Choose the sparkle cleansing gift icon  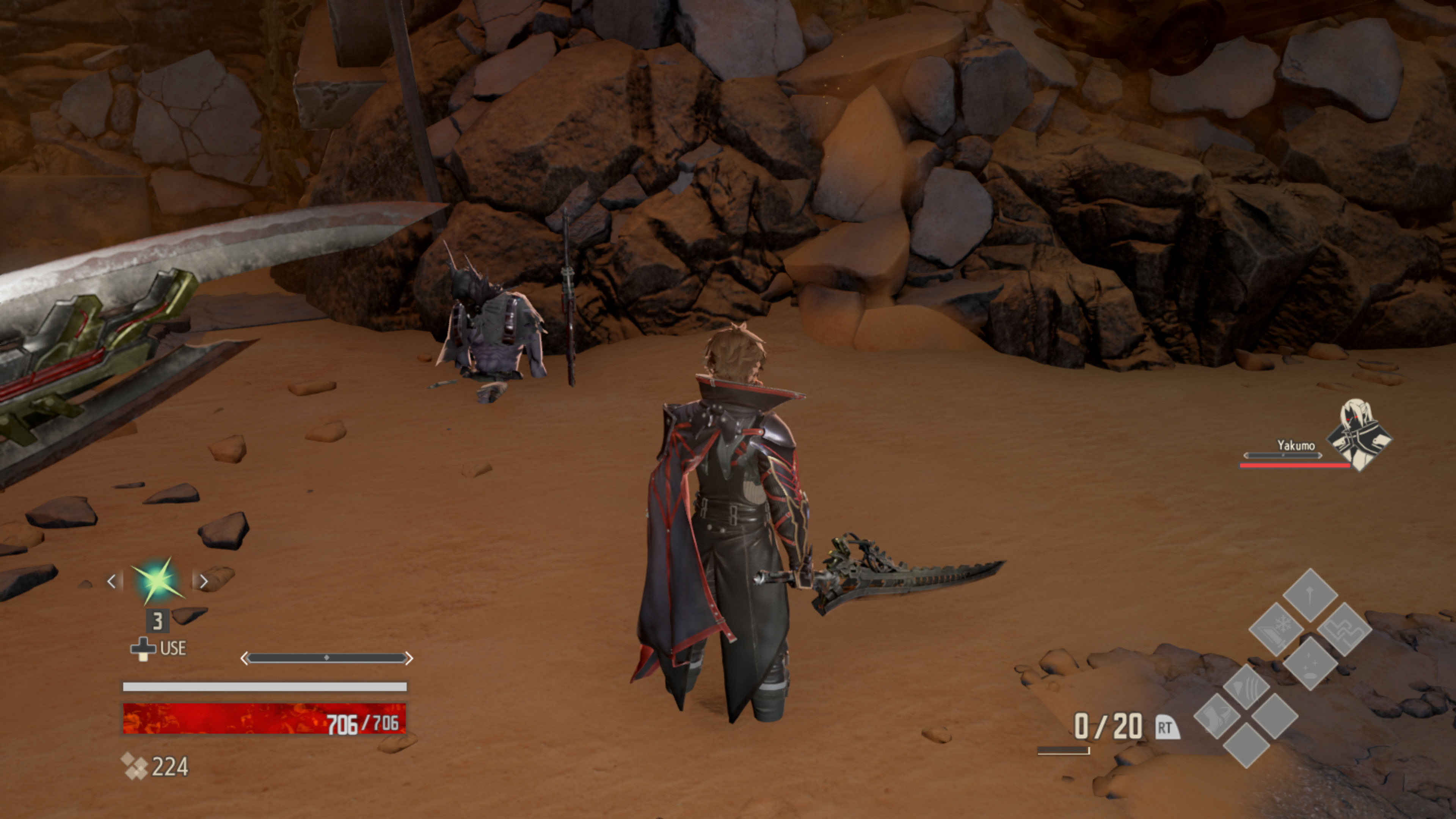tap(1310, 664)
